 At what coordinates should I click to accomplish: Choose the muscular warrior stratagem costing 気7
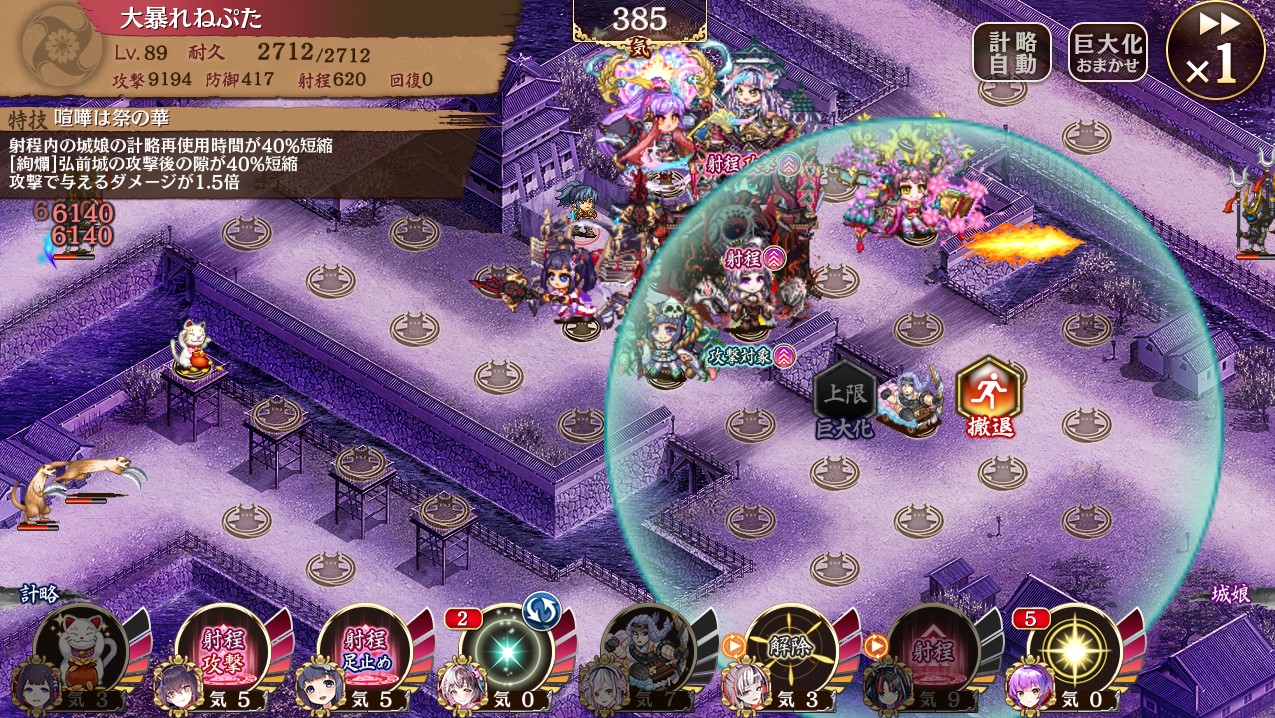tap(649, 648)
